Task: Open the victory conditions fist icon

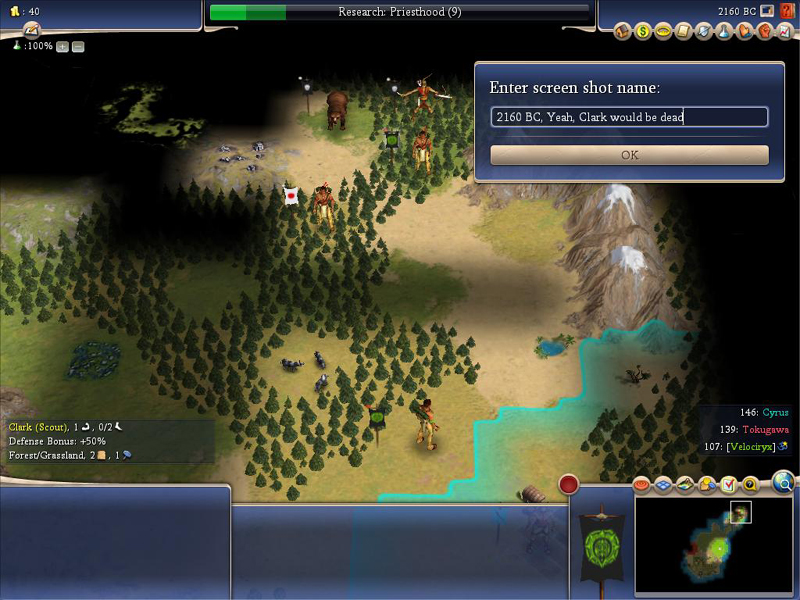Action: [763, 32]
